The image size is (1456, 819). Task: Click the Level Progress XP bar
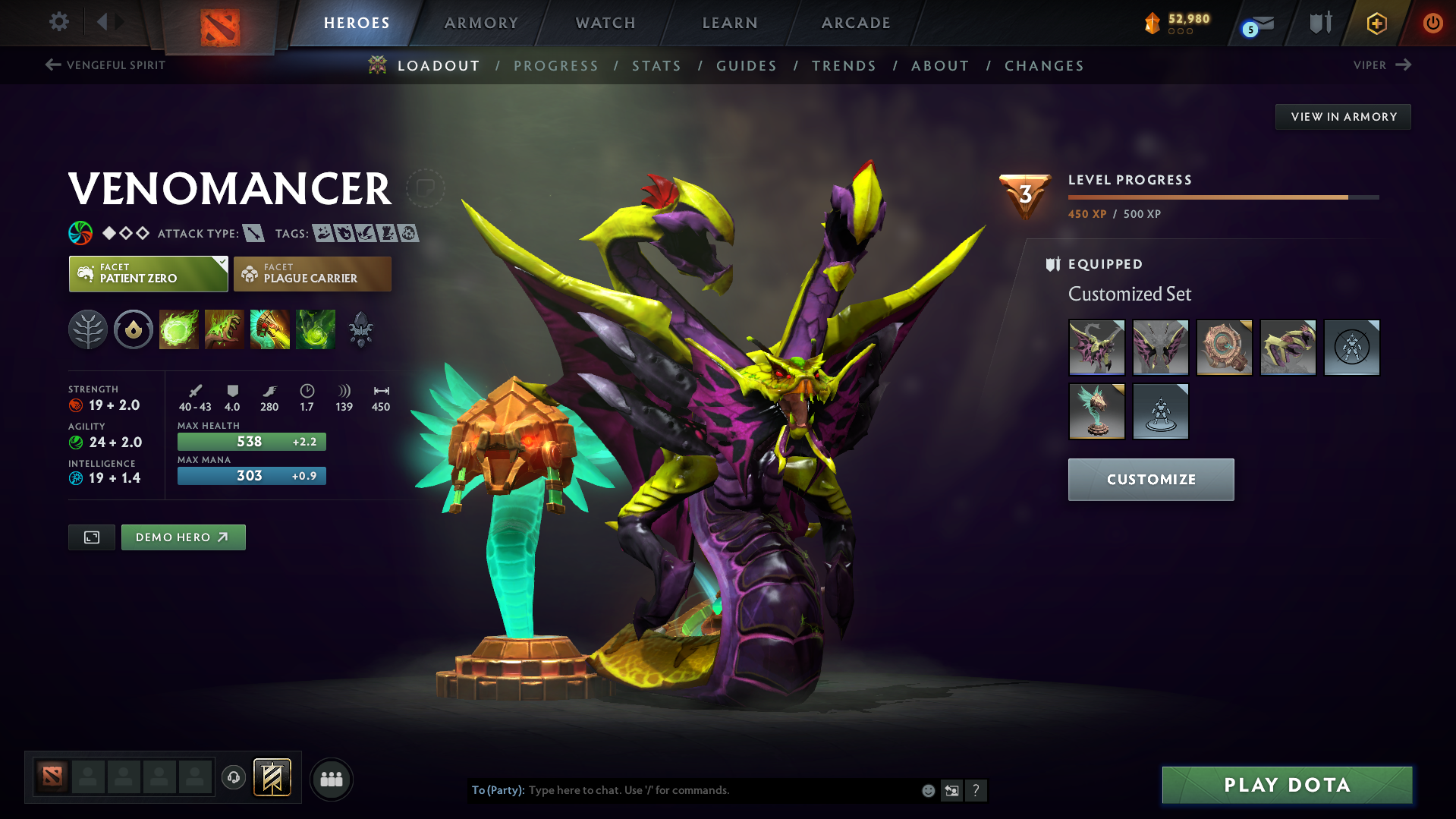[x=1222, y=196]
